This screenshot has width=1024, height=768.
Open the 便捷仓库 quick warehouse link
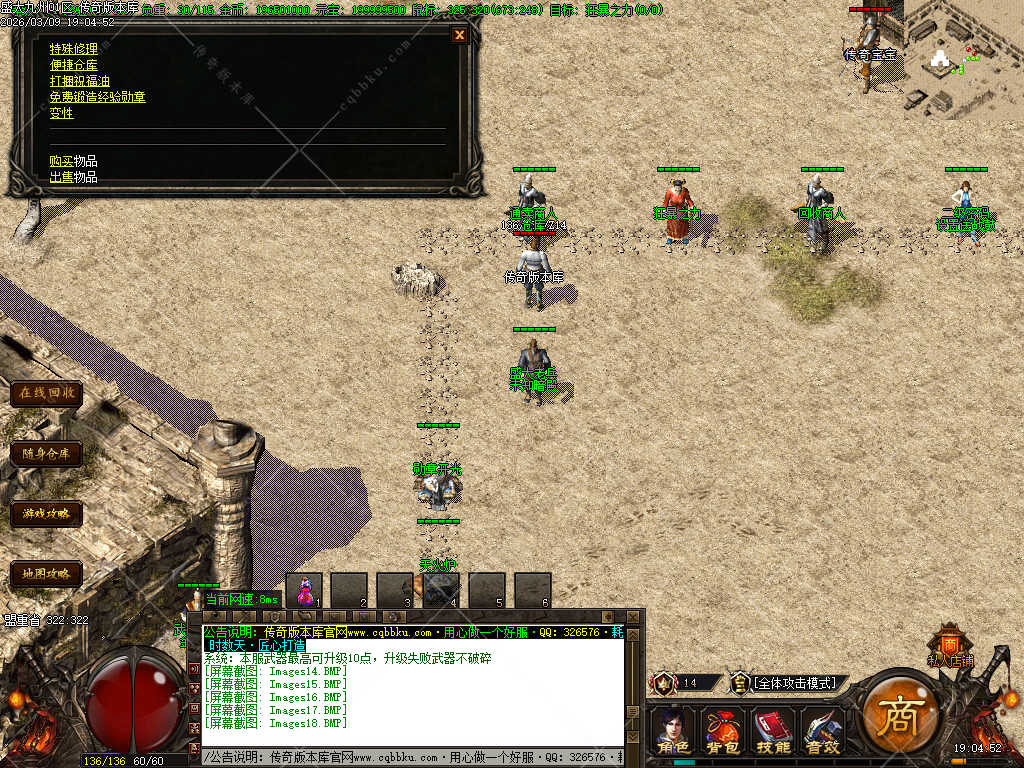(74, 65)
